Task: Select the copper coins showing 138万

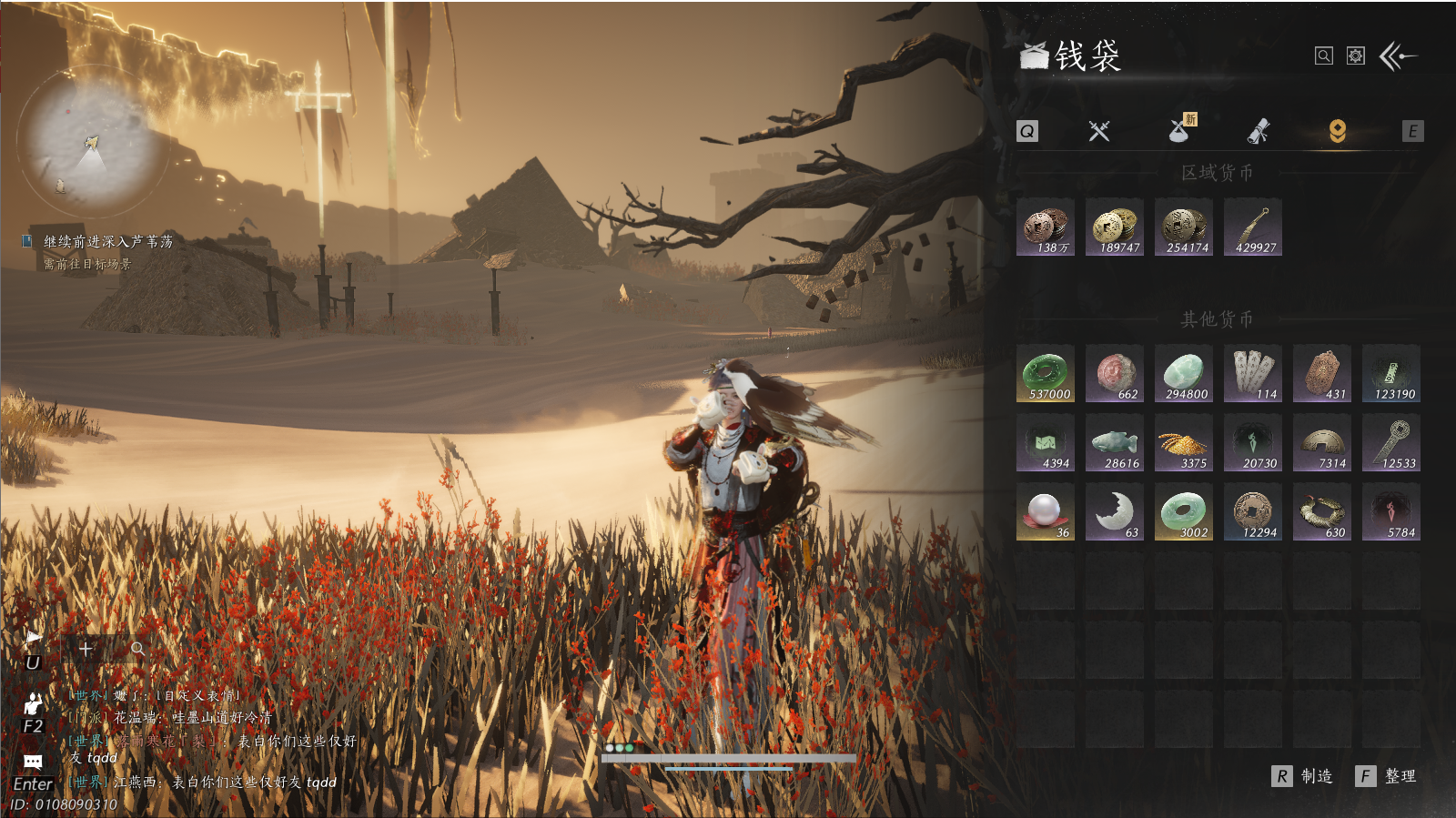Action: pos(1046,227)
